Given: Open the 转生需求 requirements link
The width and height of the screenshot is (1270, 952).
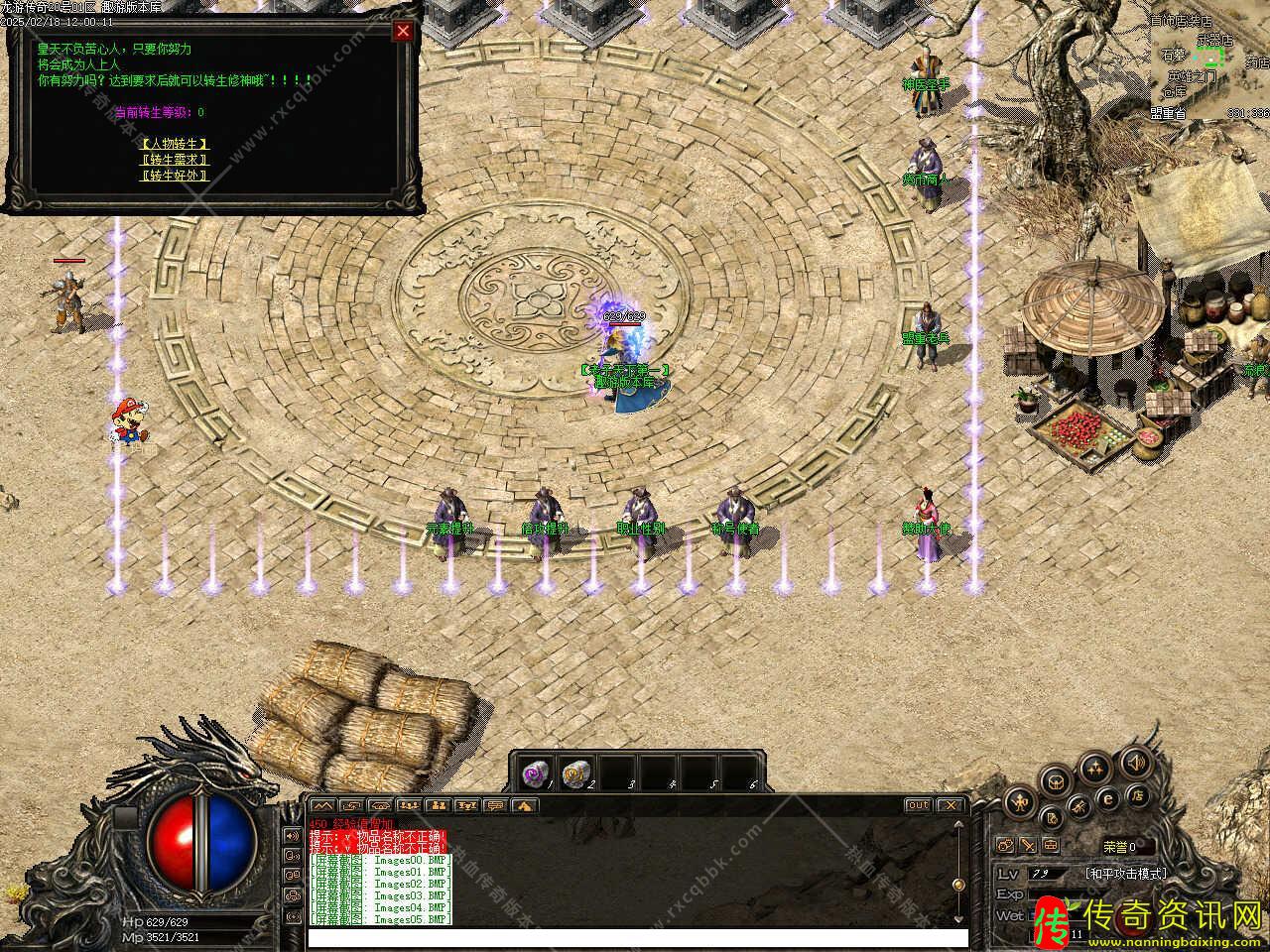Looking at the screenshot, I should (x=175, y=160).
